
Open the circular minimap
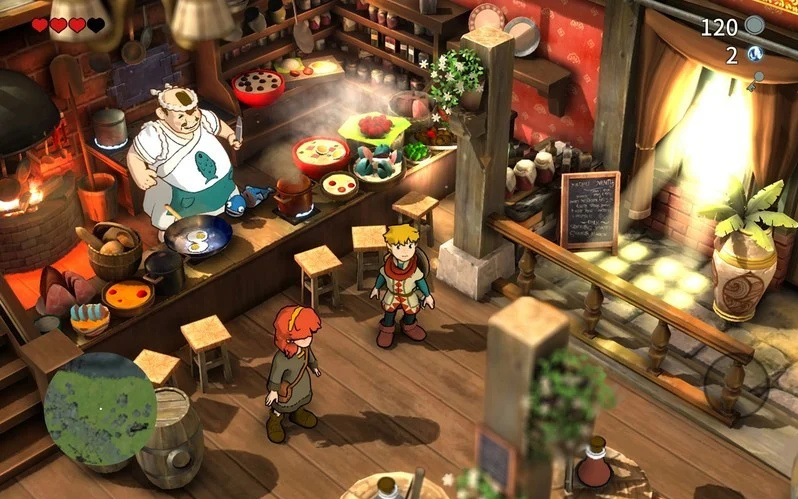99,409
